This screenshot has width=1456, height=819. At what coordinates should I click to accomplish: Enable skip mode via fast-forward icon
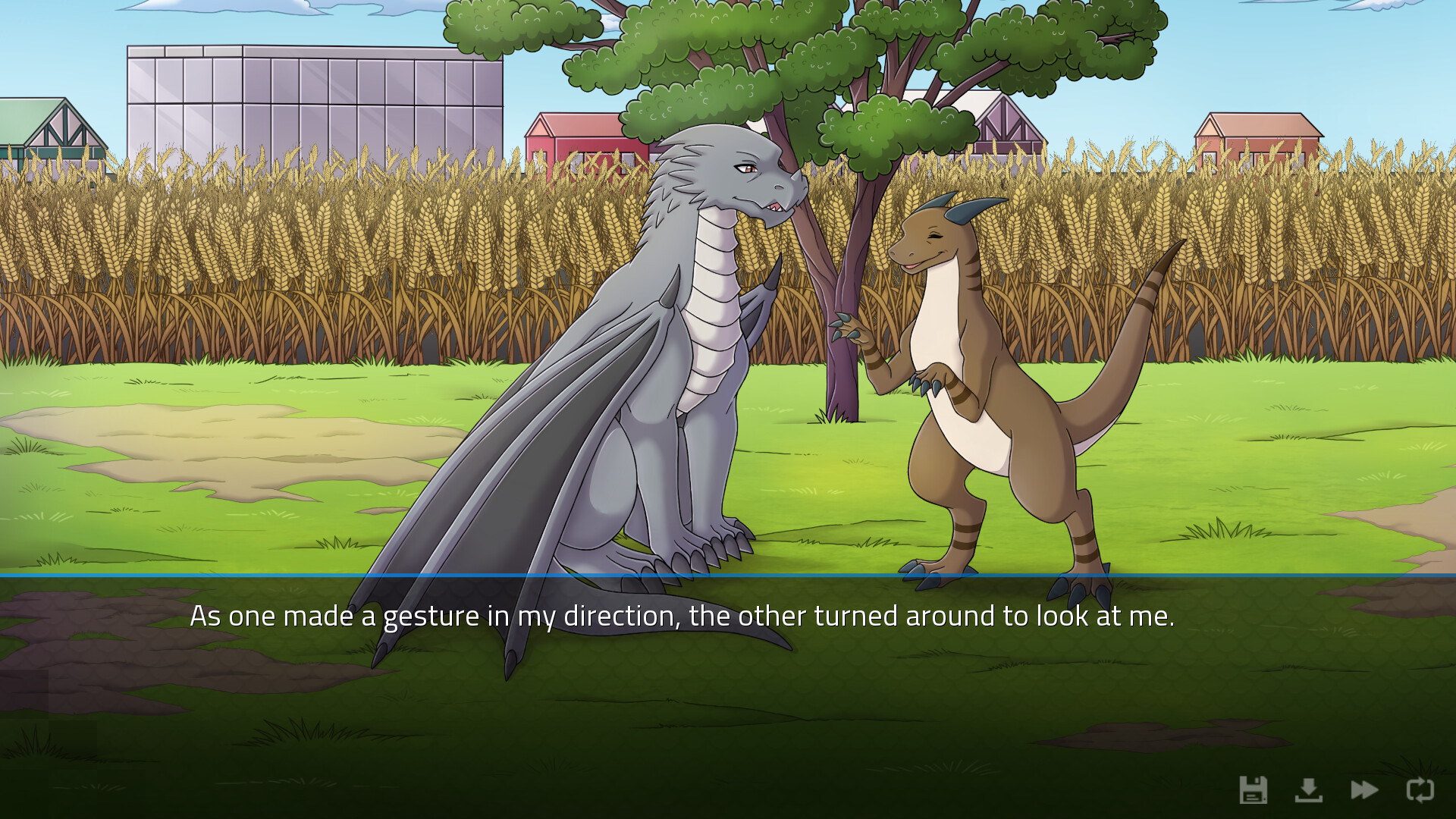(1365, 791)
